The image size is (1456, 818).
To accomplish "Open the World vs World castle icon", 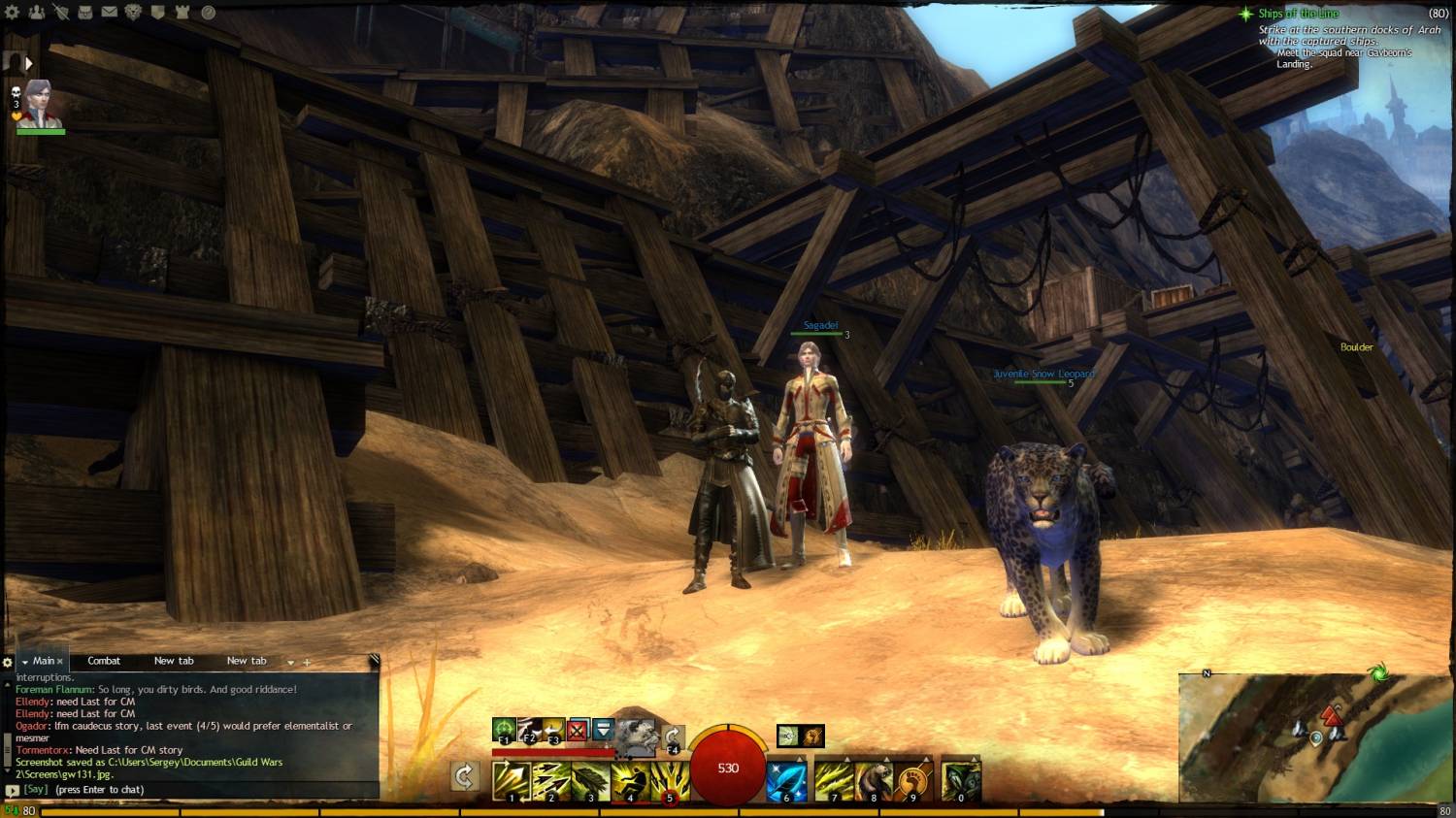I will pyautogui.click(x=182, y=13).
